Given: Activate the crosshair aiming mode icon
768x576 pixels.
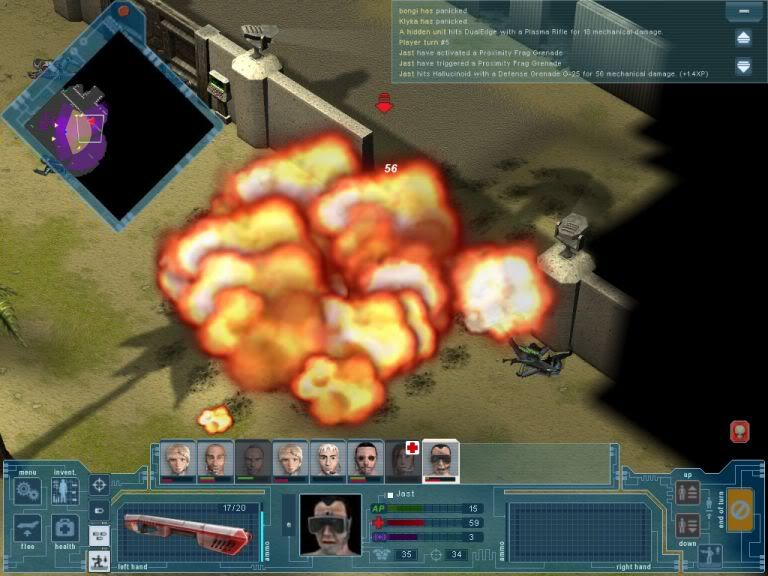Looking at the screenshot, I should pos(100,485).
